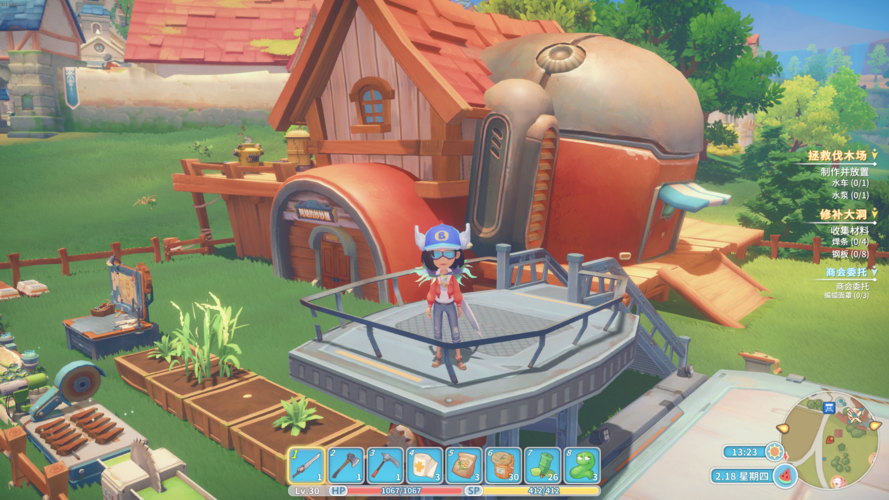Select the 商会委托 commission tracker entry
Image resolution: width=889 pixels, height=500 pixels.
[849, 271]
